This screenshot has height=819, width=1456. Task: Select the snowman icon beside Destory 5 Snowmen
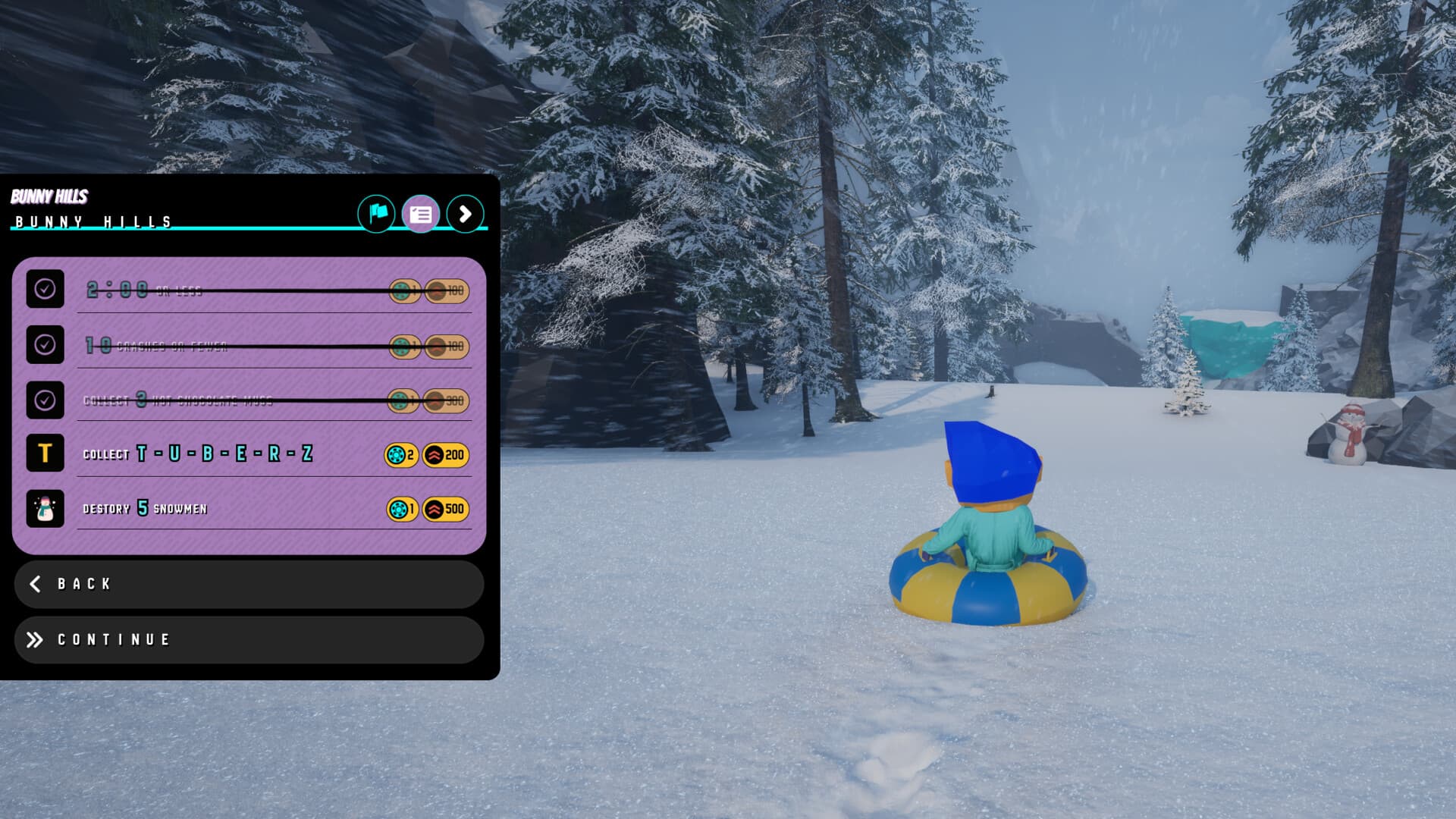coord(45,509)
